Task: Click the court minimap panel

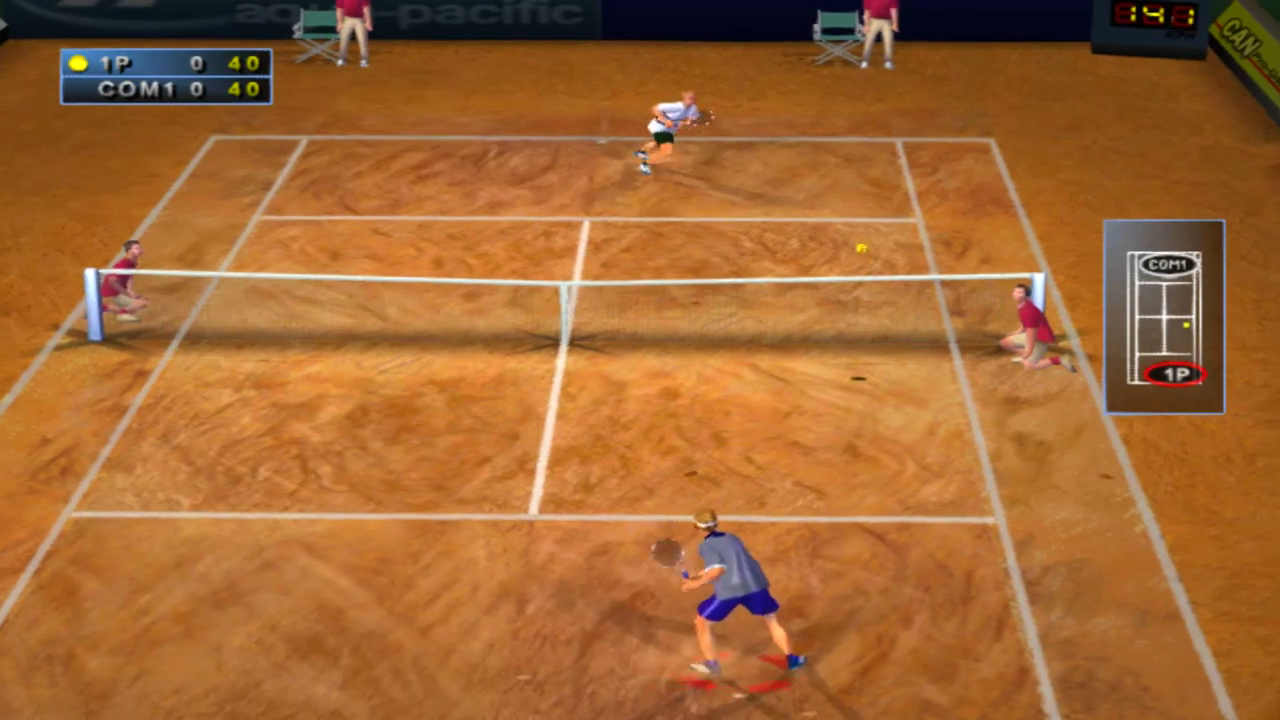Action: click(1163, 318)
